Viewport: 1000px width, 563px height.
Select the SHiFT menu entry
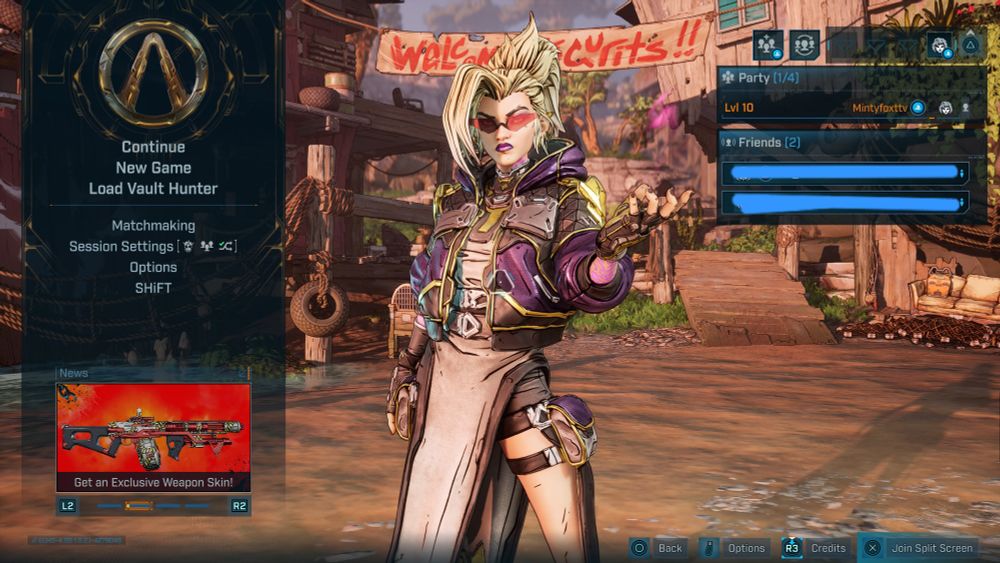point(153,288)
